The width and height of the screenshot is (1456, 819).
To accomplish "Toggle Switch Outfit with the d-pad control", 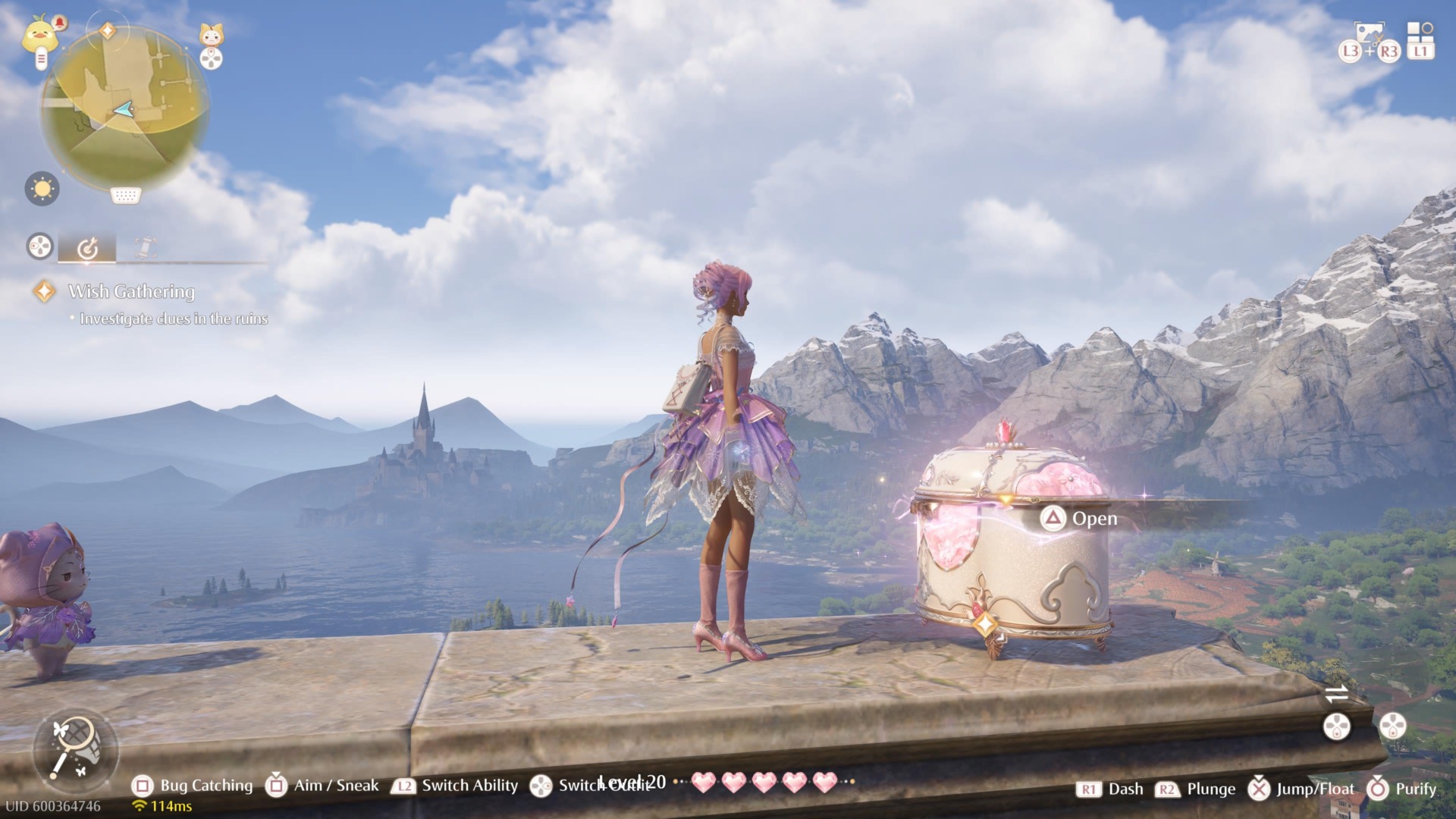I will click(x=540, y=786).
